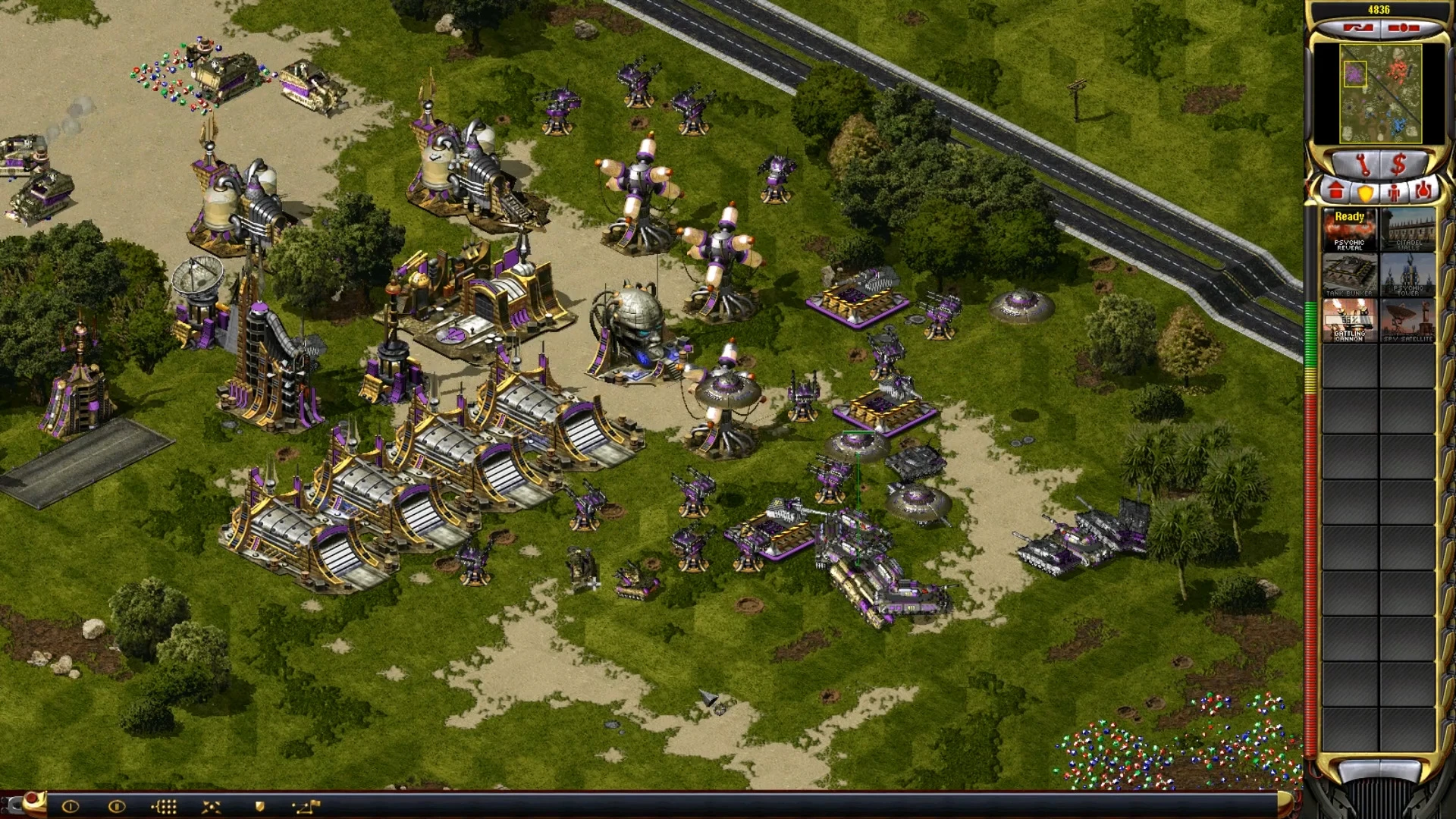The image size is (1456, 819).
Task: Select the Psychic Tower build icon
Action: pyautogui.click(x=1408, y=275)
